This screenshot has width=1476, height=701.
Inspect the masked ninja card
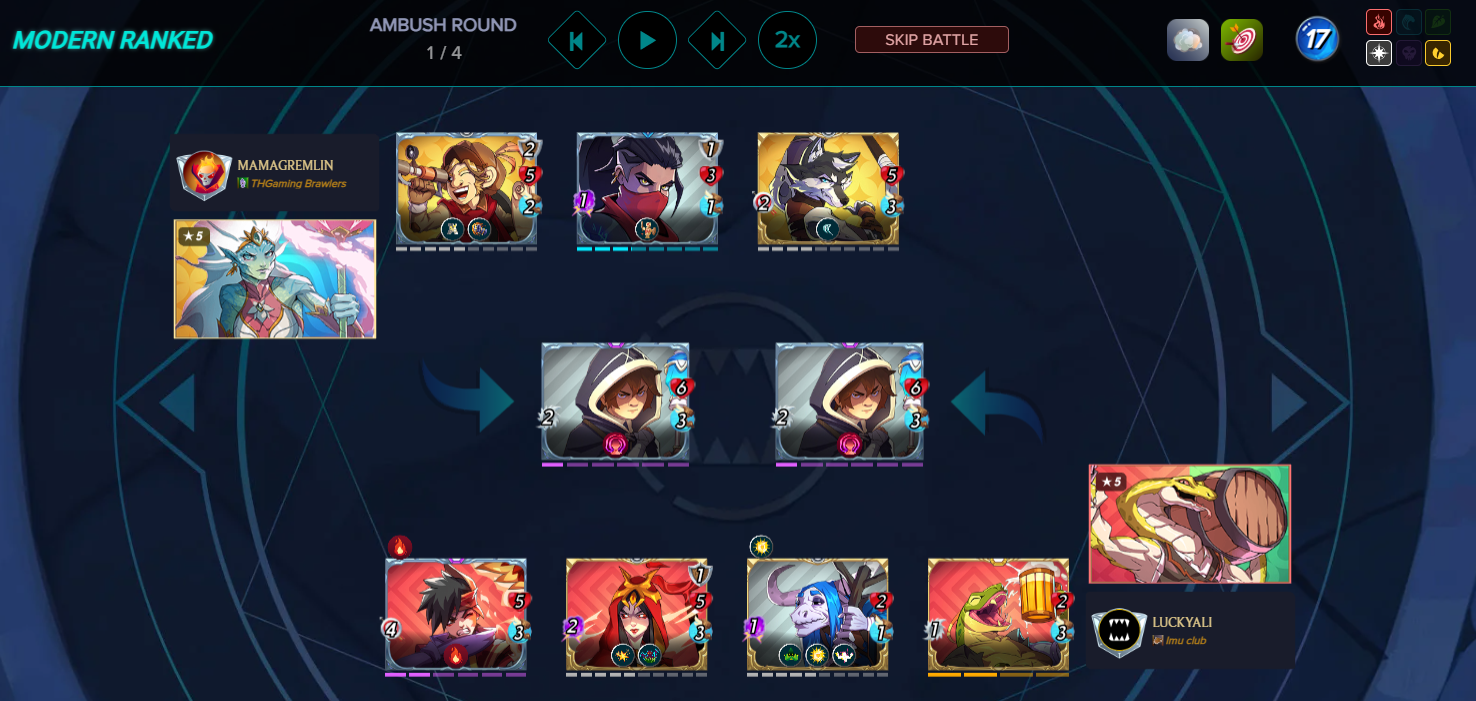coord(646,190)
